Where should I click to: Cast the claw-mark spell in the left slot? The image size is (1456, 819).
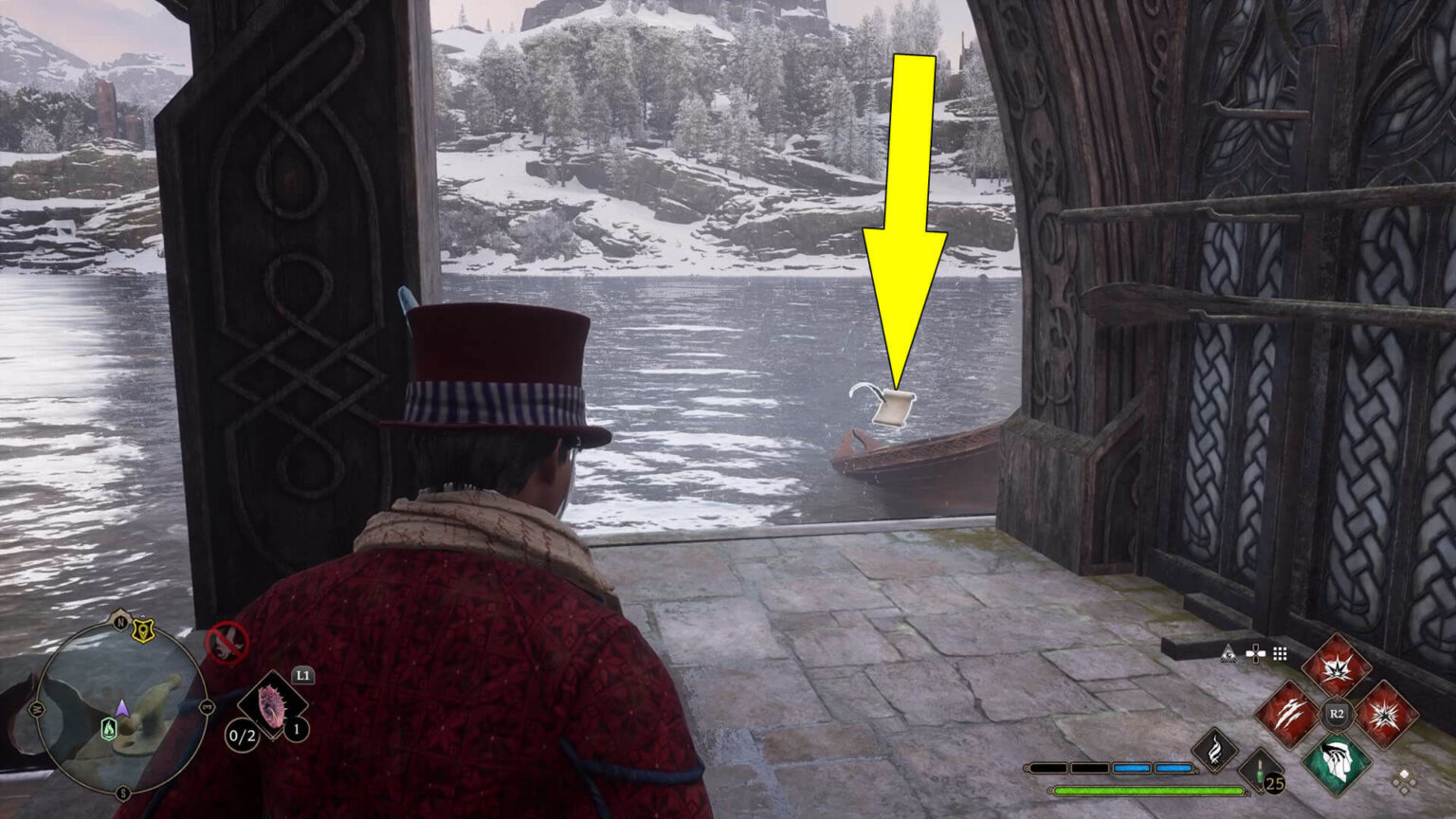pyautogui.click(x=1291, y=712)
